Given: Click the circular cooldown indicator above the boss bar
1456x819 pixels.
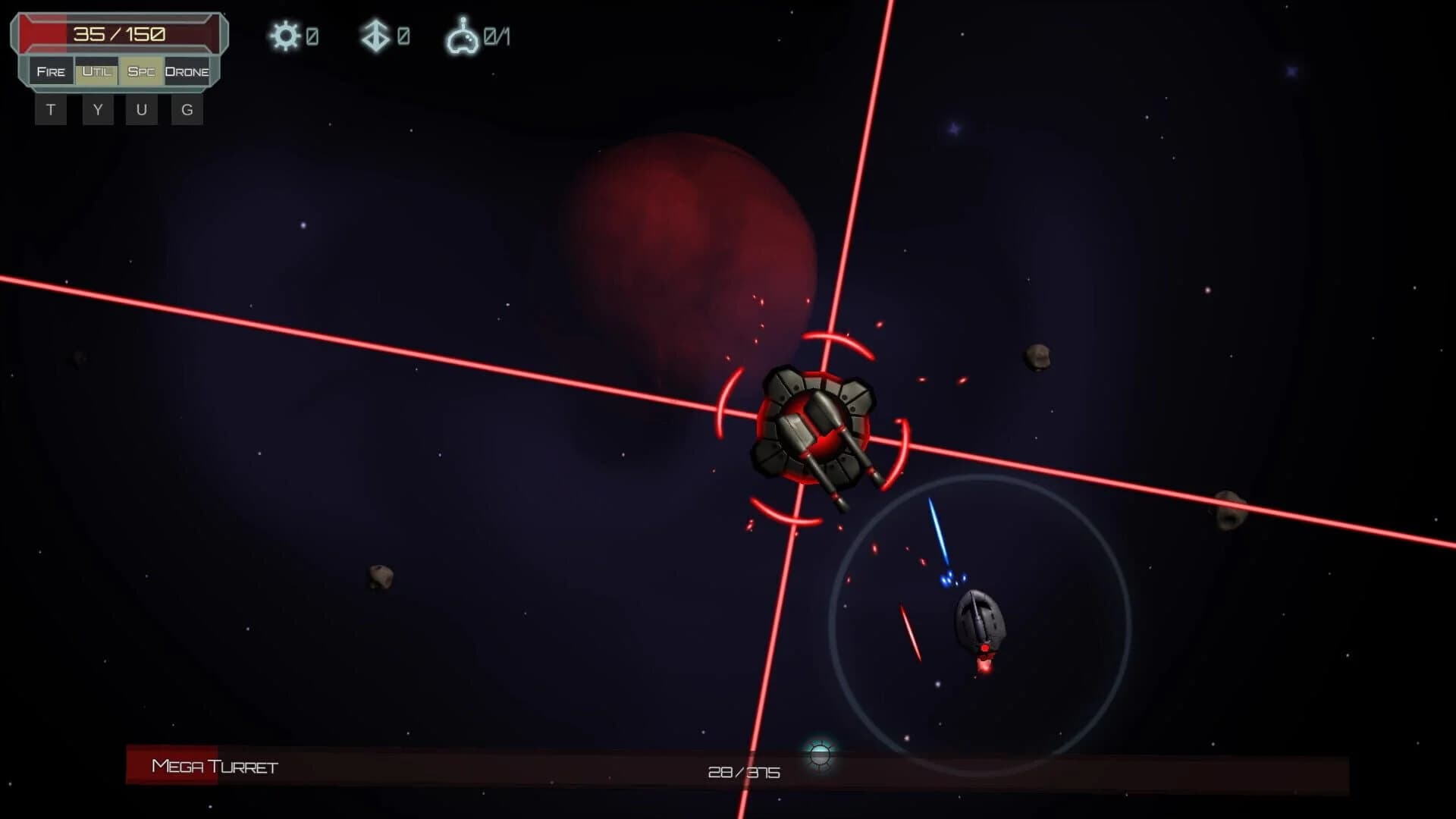Looking at the screenshot, I should pyautogui.click(x=821, y=755).
